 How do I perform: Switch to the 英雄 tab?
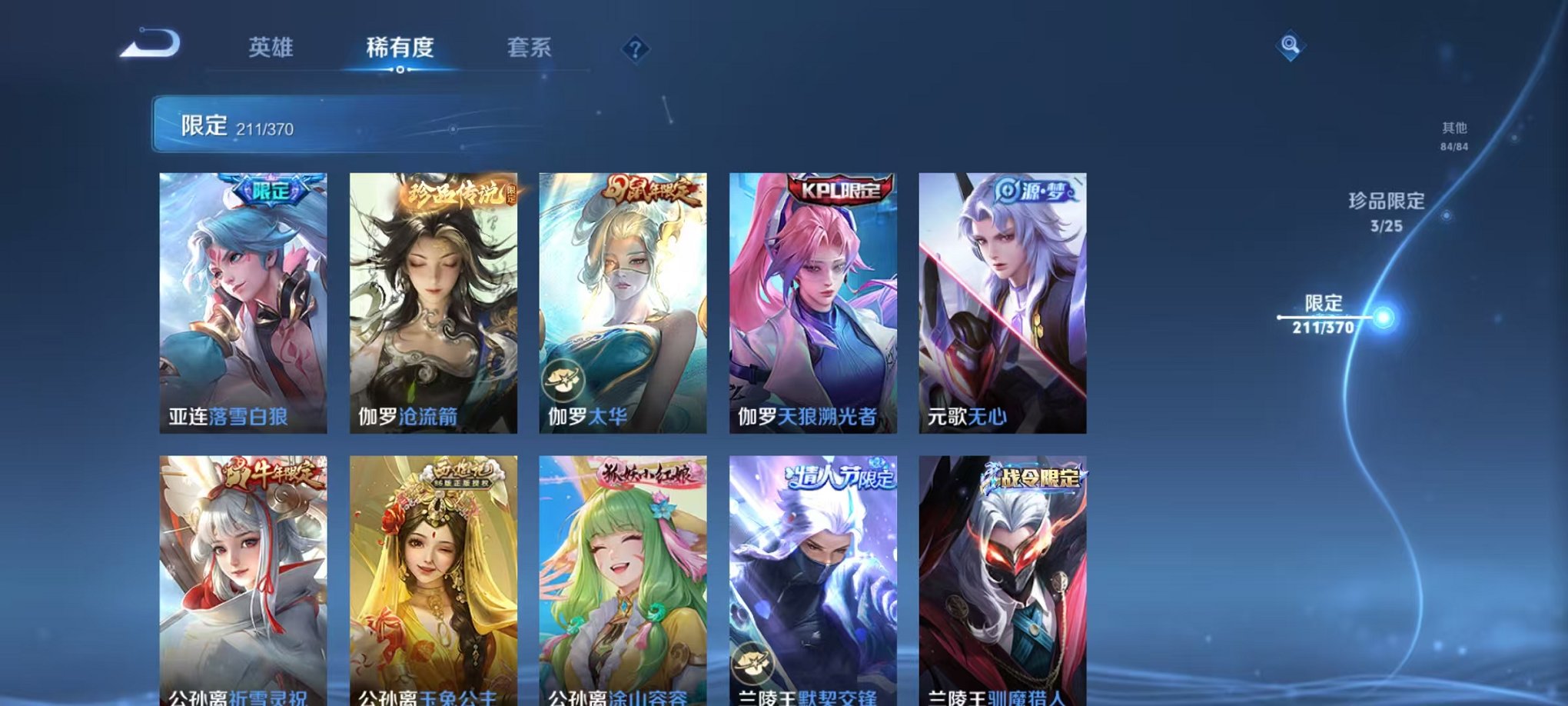pos(271,48)
